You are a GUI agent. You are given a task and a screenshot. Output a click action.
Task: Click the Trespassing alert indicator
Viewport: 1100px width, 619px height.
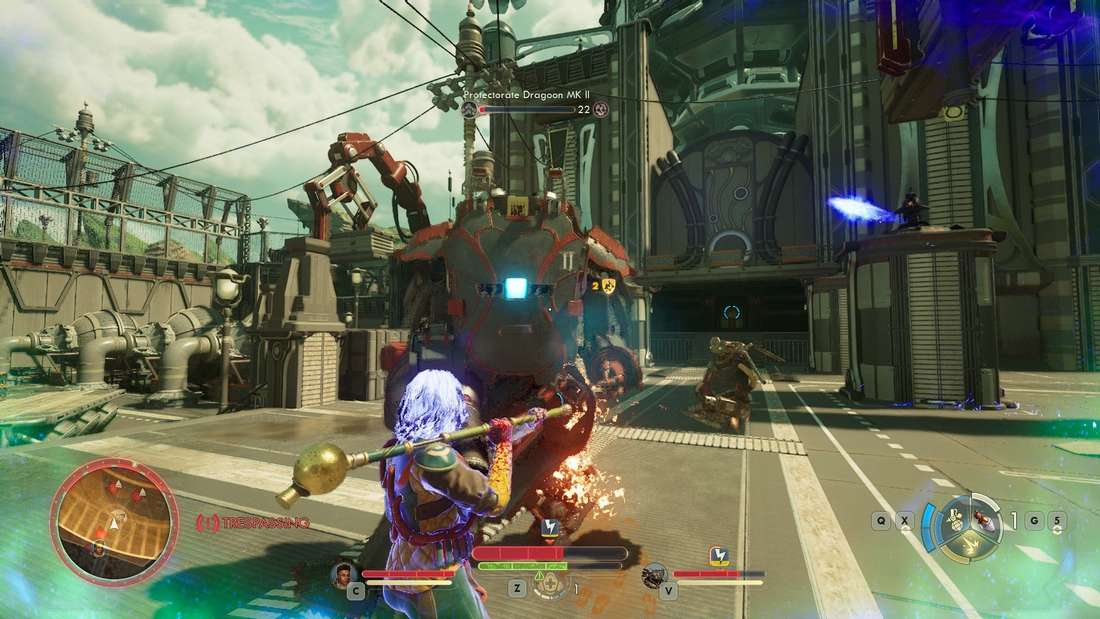tap(252, 523)
